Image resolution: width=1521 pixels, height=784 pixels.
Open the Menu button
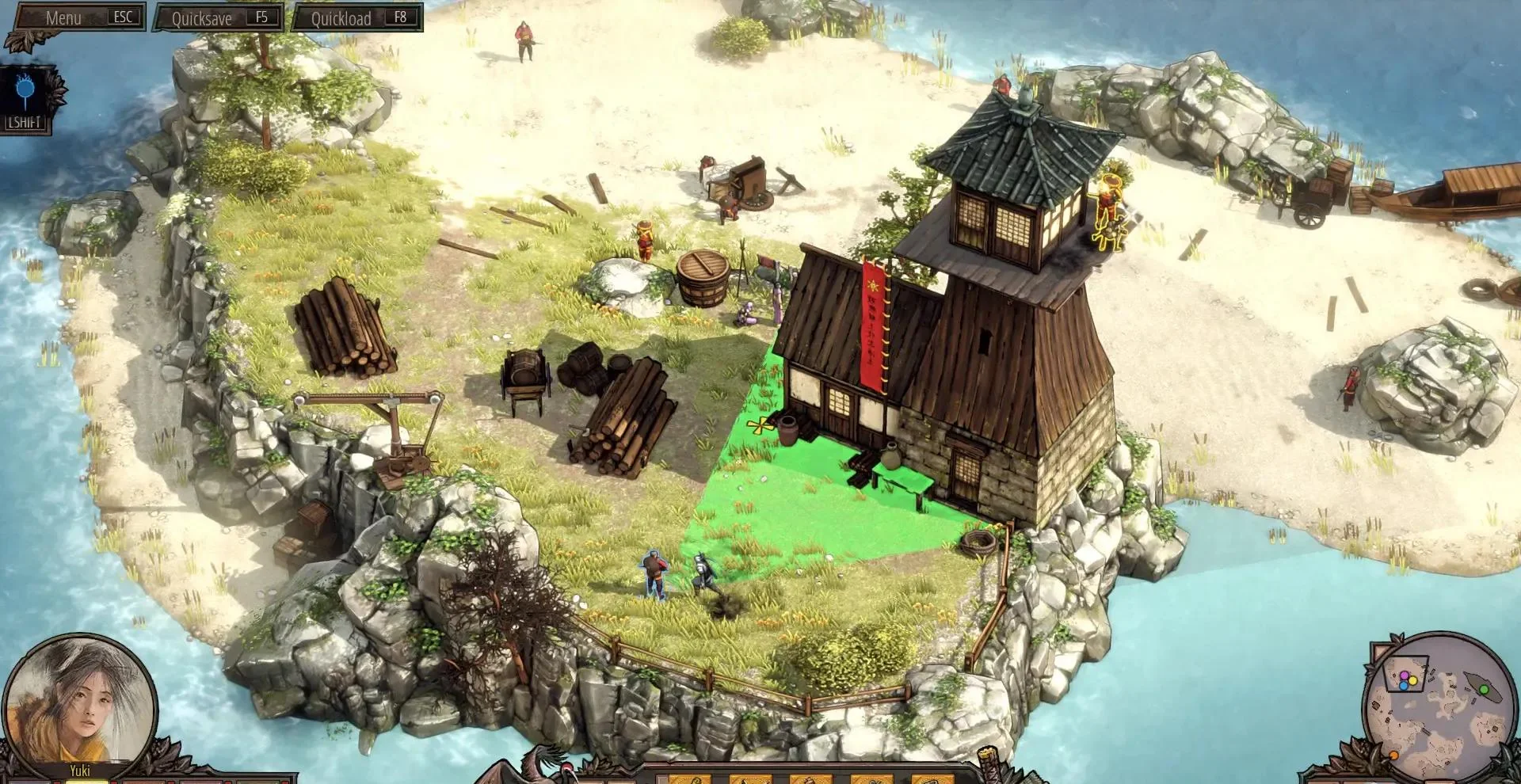(78, 17)
